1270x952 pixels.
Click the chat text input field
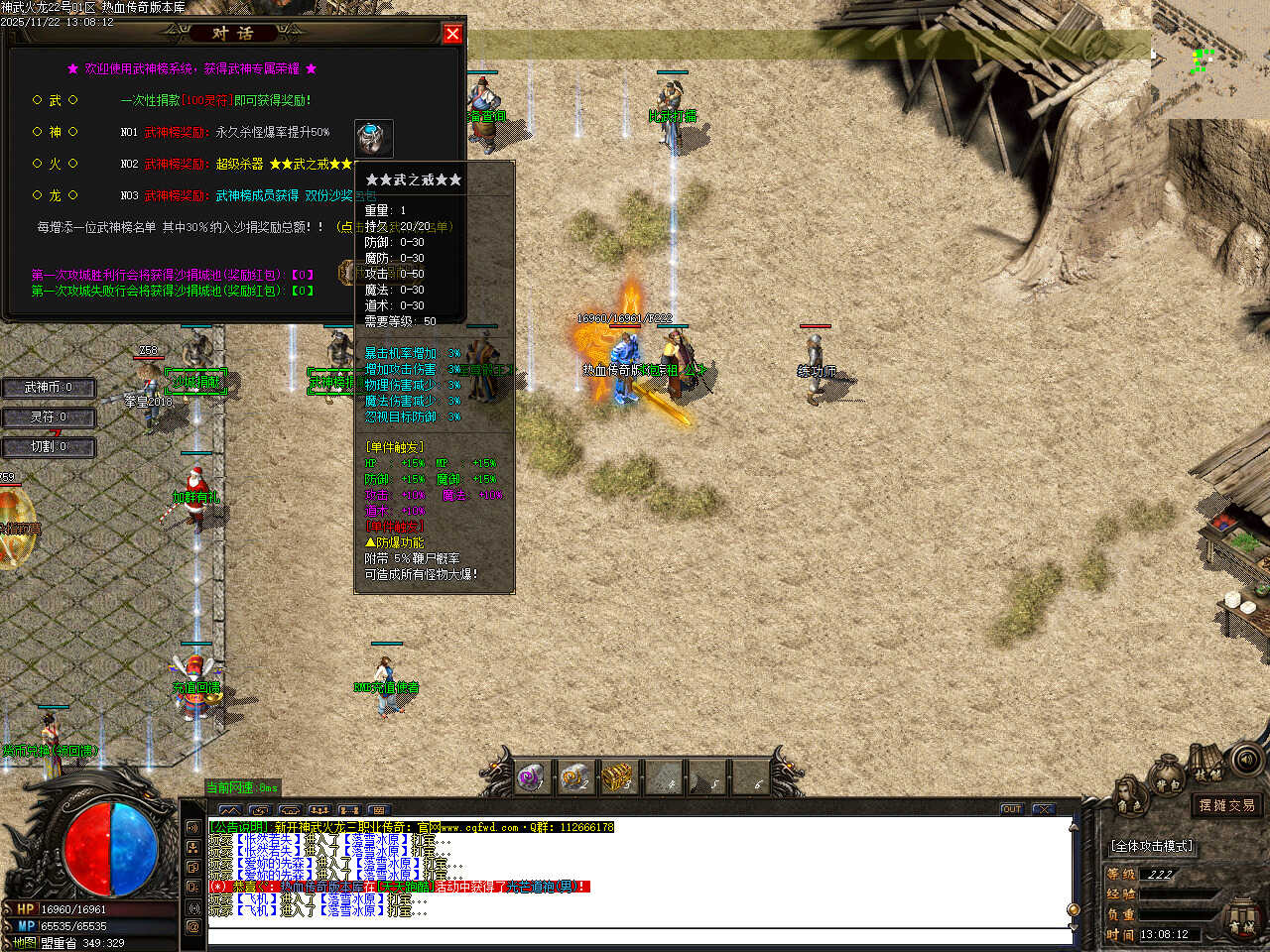[x=635, y=935]
